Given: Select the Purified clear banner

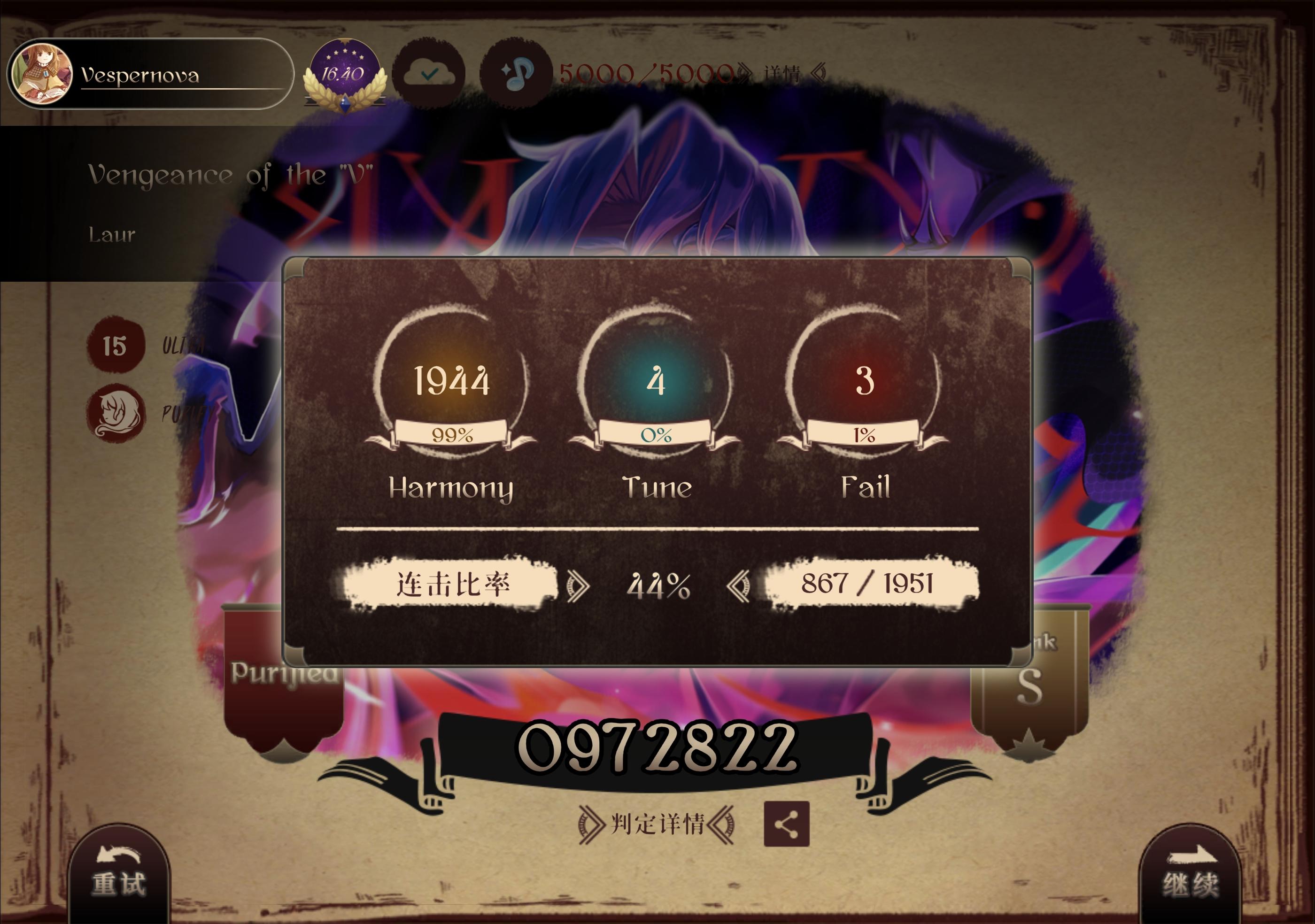Looking at the screenshot, I should click(x=286, y=673).
